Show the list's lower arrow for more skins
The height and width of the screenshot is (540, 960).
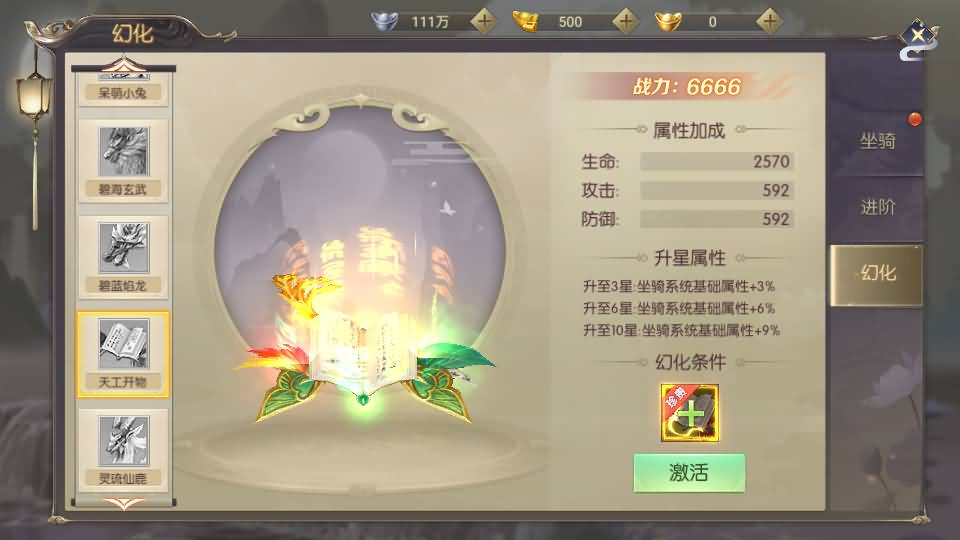(x=124, y=503)
